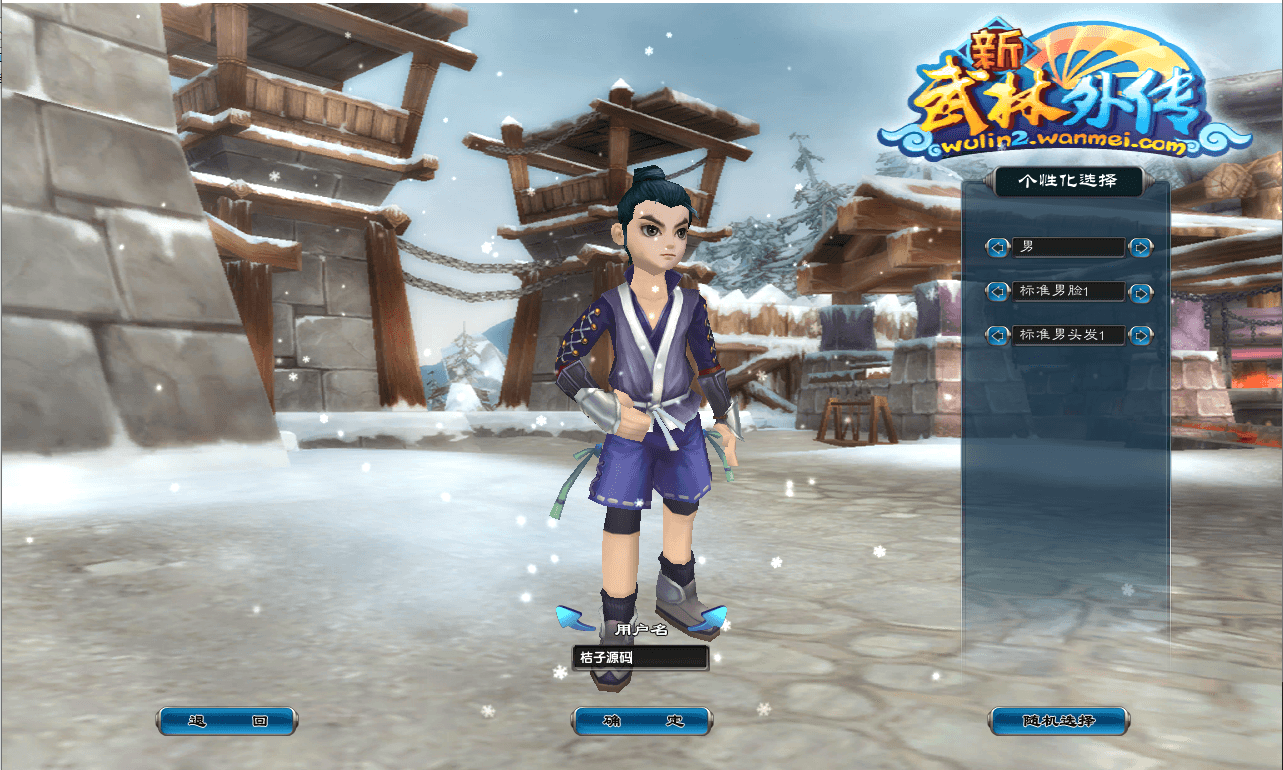Rotate character with the left blue arrow
The width and height of the screenshot is (1283, 770).
click(570, 619)
